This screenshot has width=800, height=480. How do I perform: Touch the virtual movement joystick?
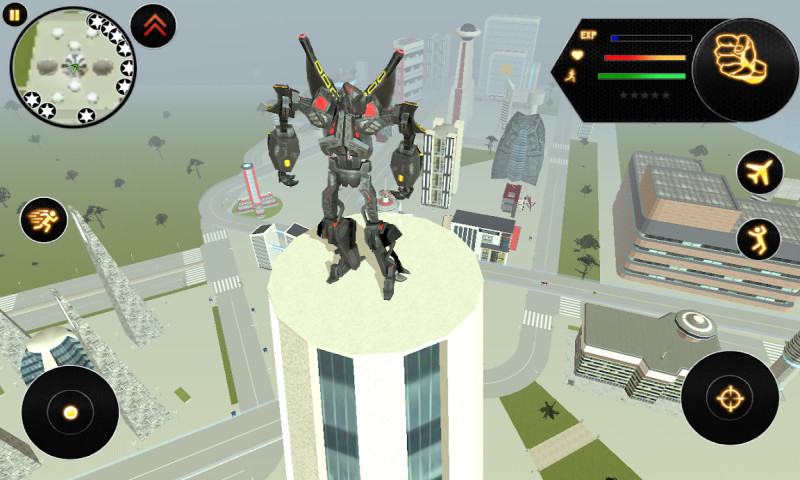coord(70,412)
